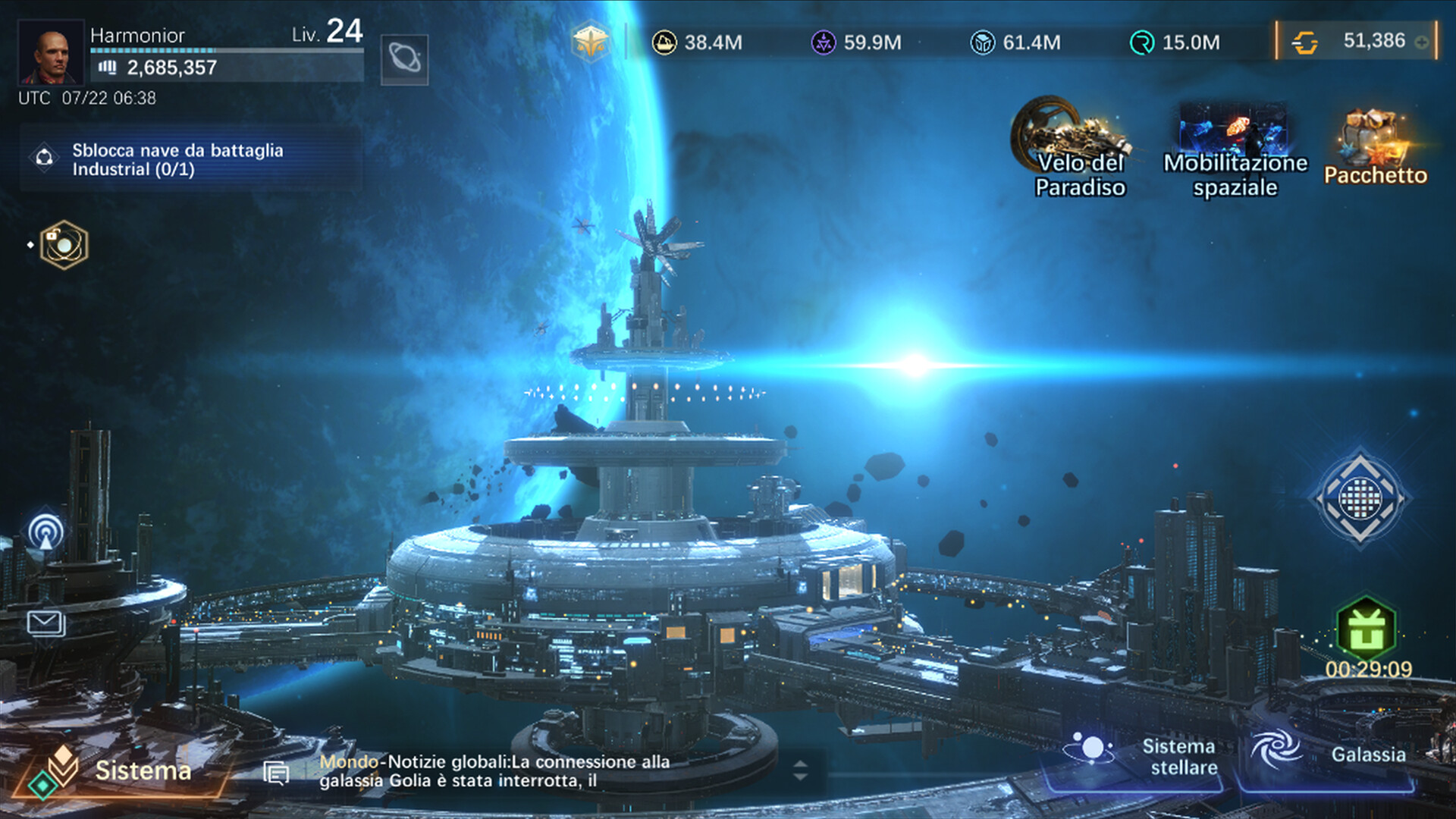This screenshot has height=819, width=1456.
Task: Open the Pacchetto shop offer
Action: (1375, 149)
